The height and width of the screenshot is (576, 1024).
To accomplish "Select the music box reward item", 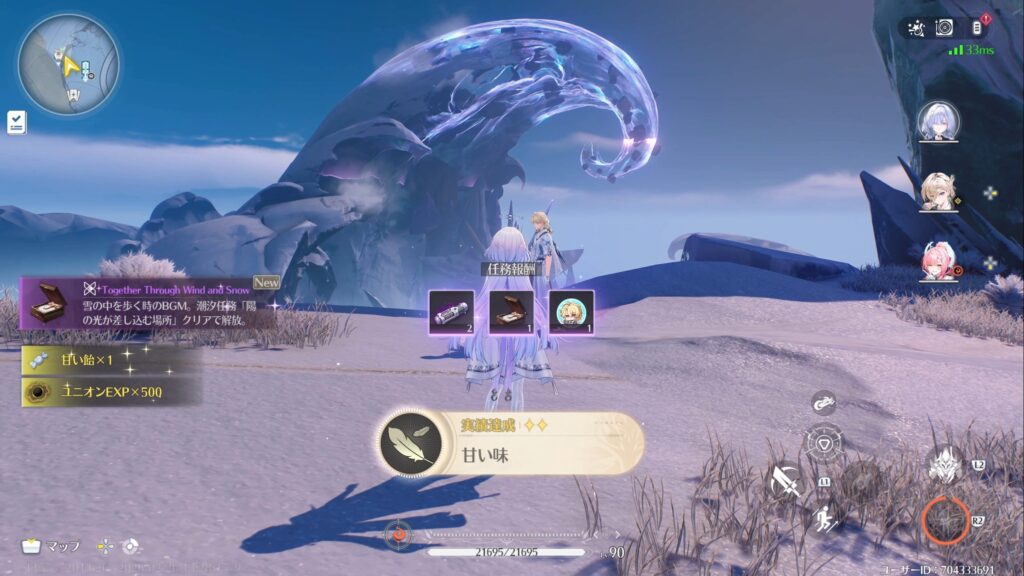I will pos(511,312).
